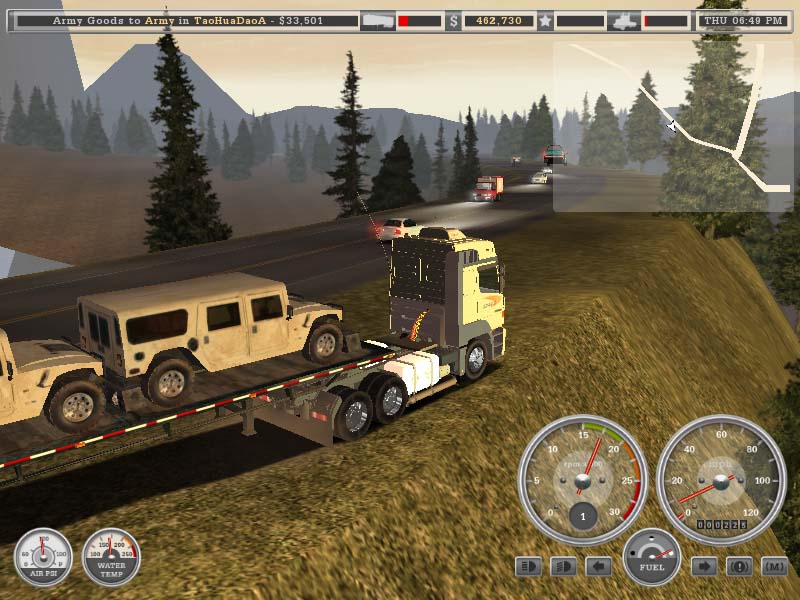This screenshot has width=800, height=600.
Task: Select the dollar sign money icon
Action: pos(453,20)
